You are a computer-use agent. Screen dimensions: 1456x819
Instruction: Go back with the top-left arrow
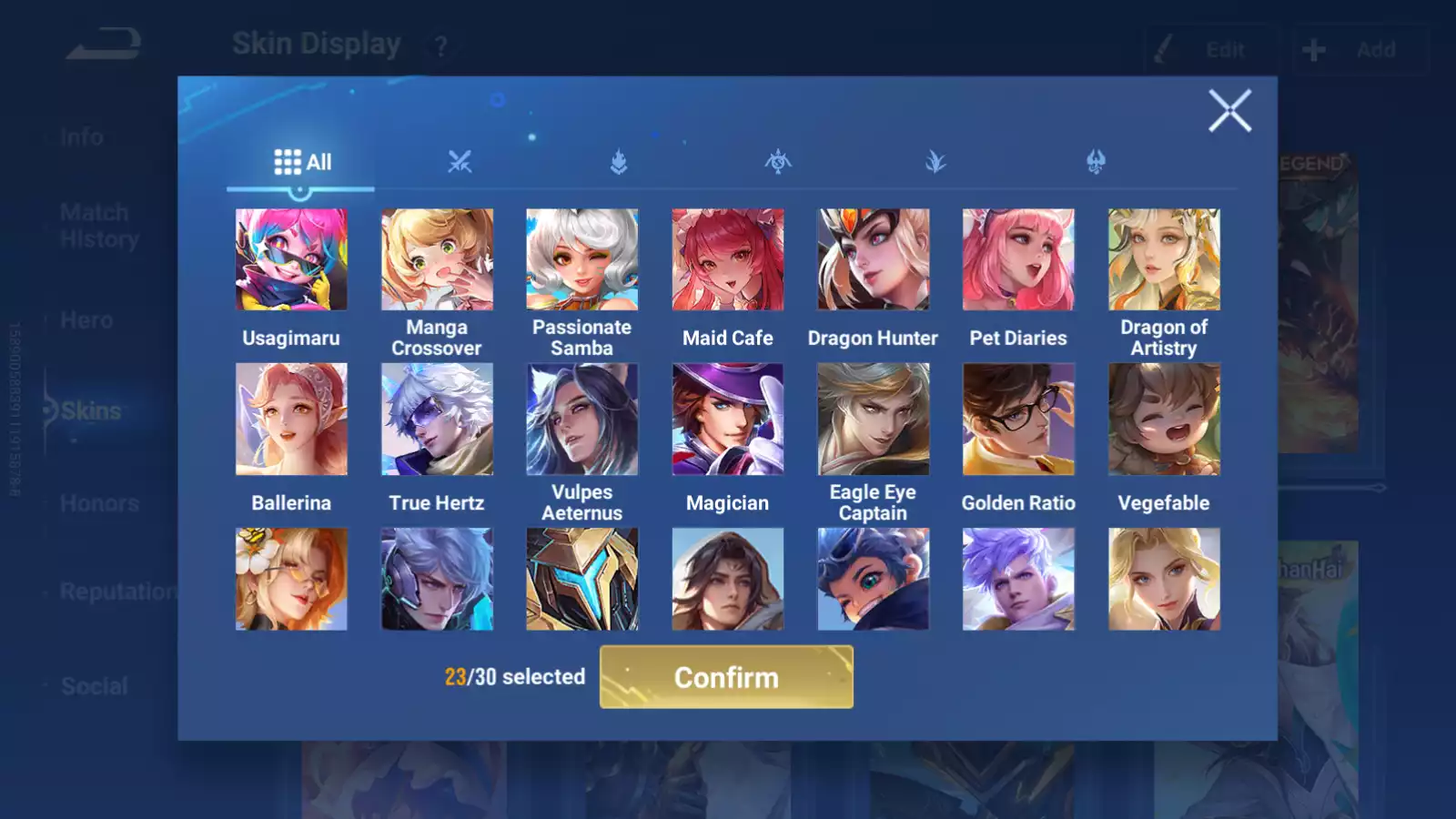[103, 44]
